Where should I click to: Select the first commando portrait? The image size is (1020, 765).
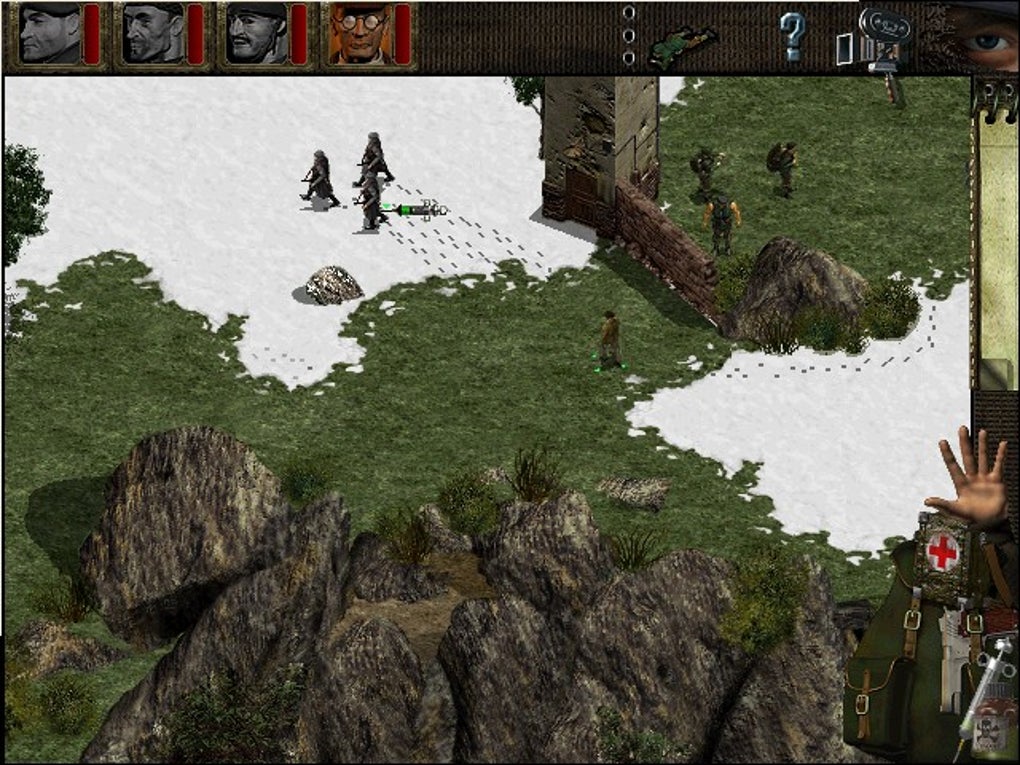pos(49,33)
